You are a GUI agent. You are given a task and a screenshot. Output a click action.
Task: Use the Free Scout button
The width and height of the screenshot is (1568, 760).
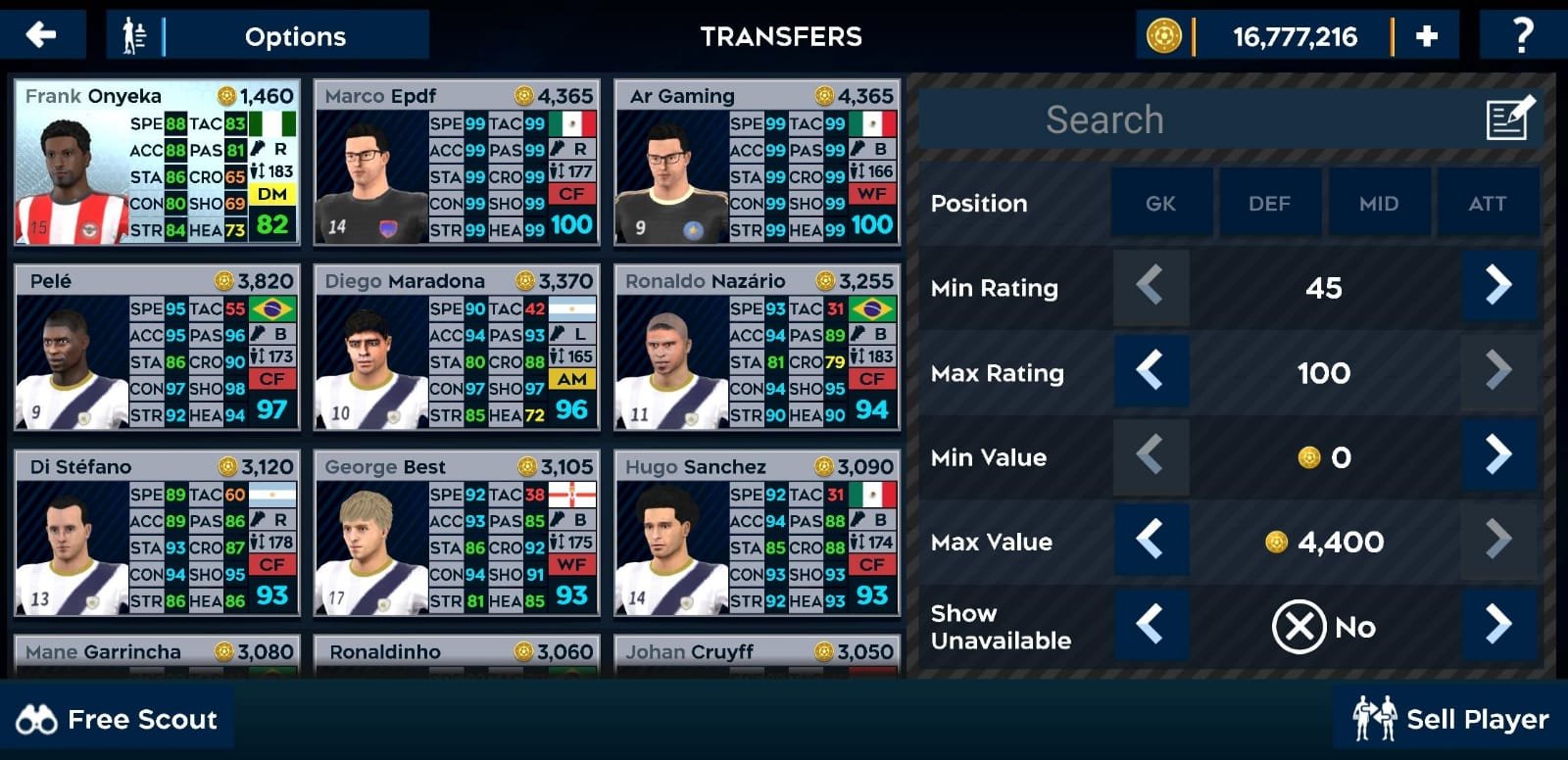point(118,720)
